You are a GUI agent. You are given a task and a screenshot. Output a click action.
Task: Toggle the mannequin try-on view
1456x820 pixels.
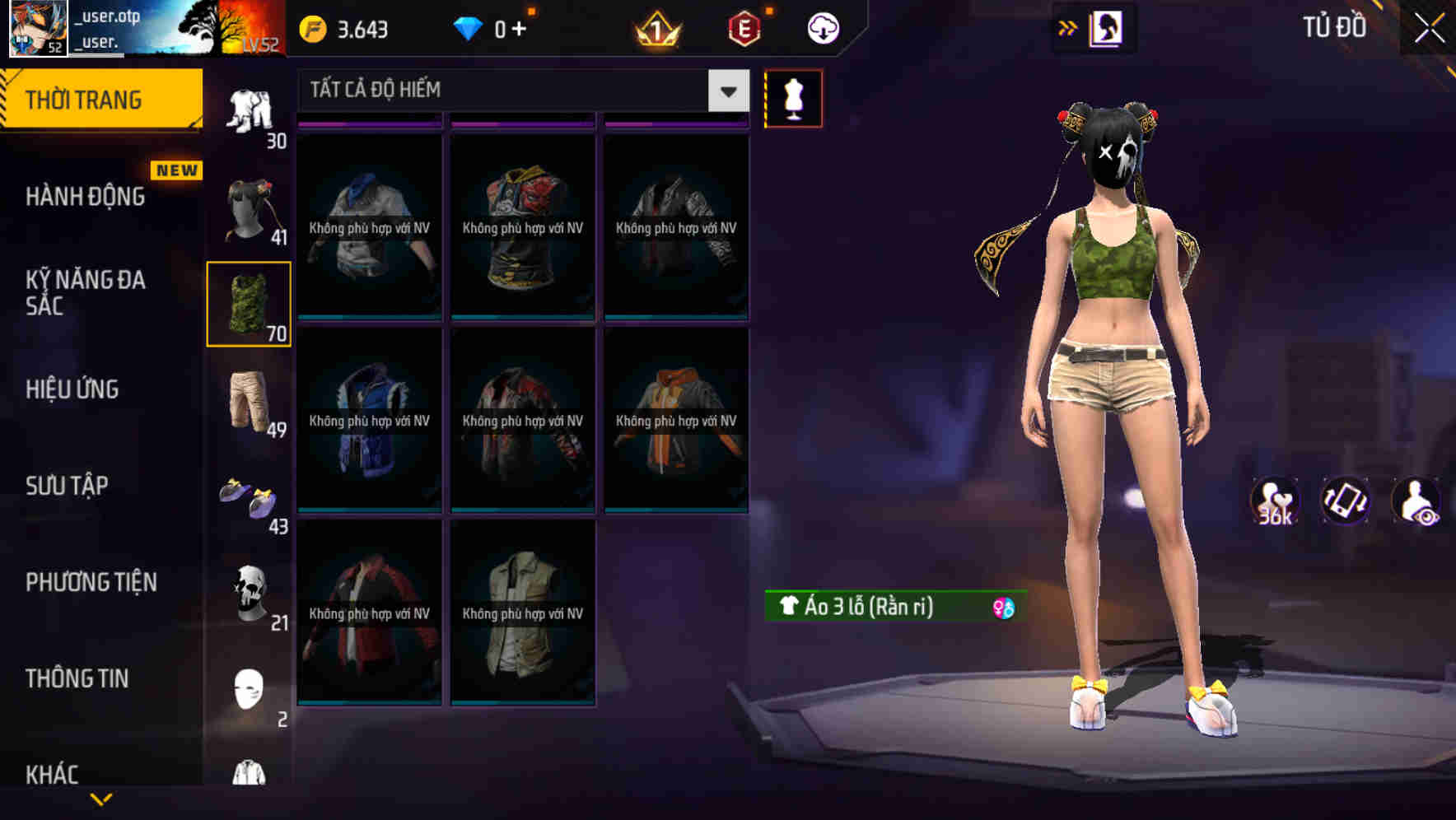coord(793,98)
